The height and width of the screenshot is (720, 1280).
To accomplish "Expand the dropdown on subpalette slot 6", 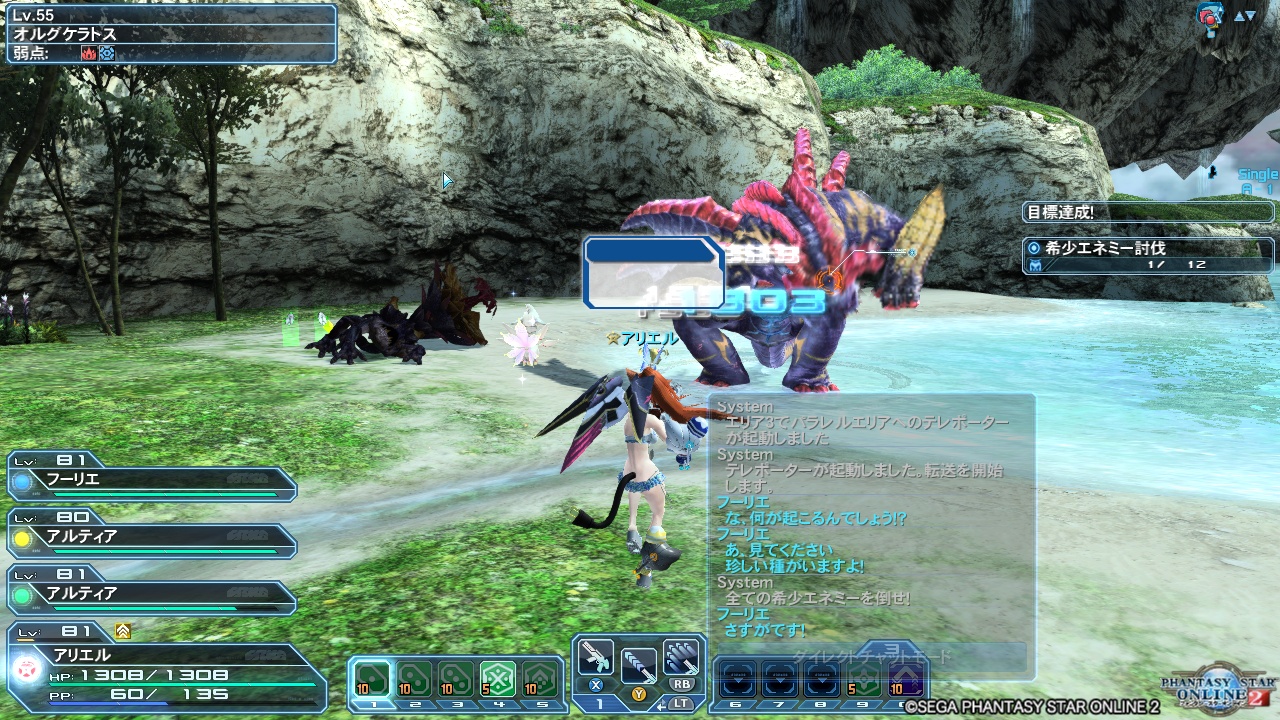I will tap(739, 679).
